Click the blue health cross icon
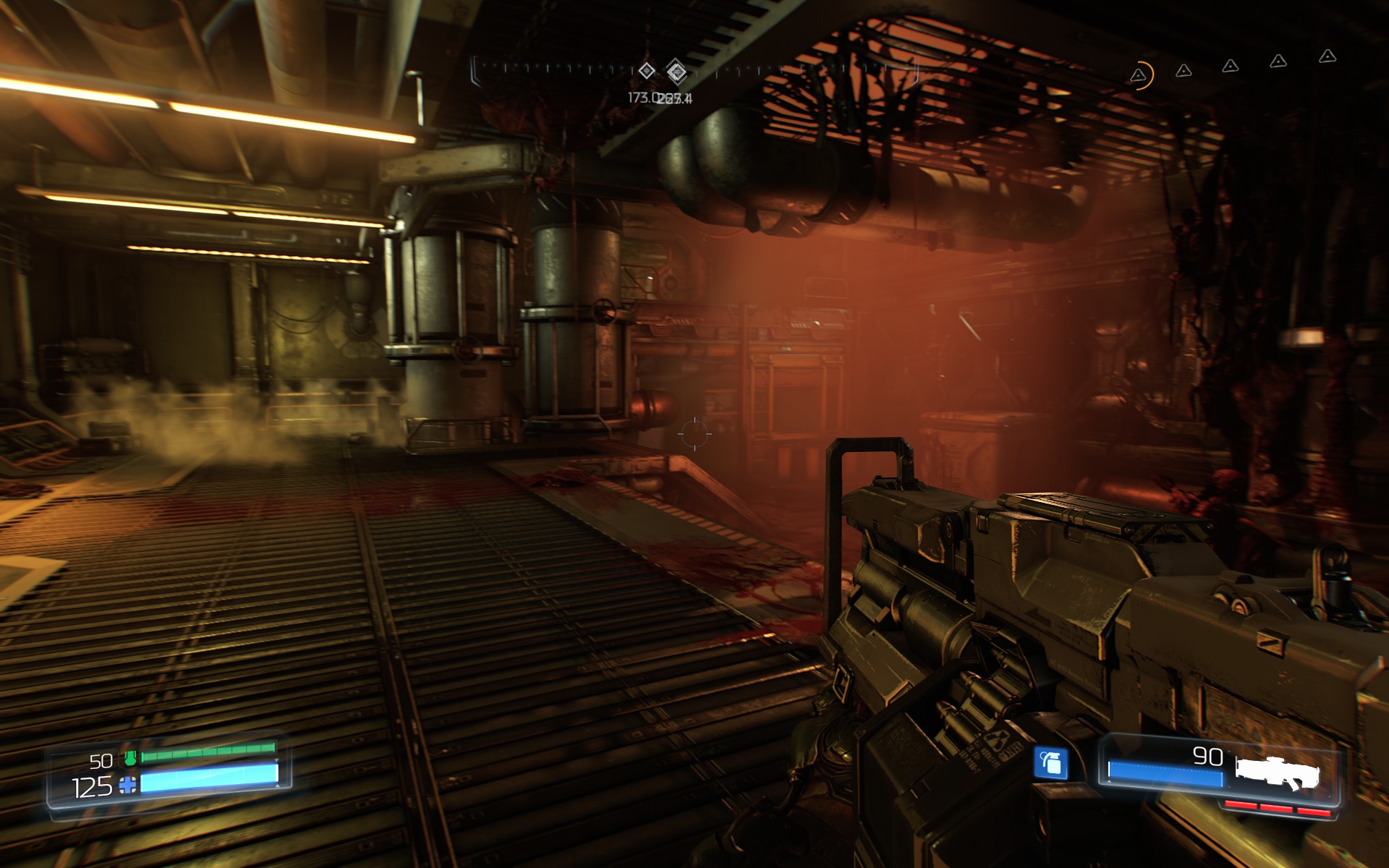 pos(127,786)
